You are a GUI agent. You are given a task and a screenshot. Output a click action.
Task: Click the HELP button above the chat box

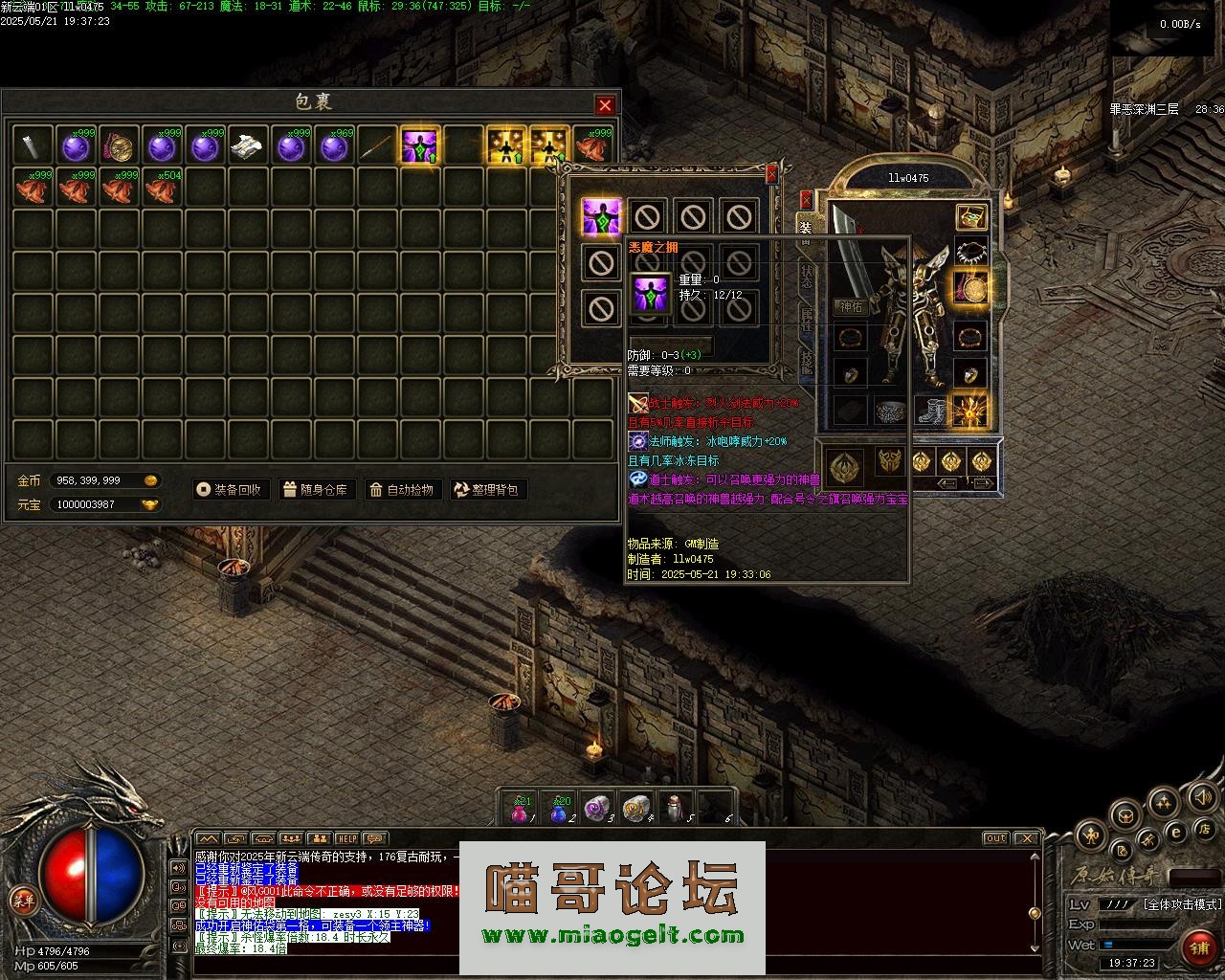pos(347,838)
